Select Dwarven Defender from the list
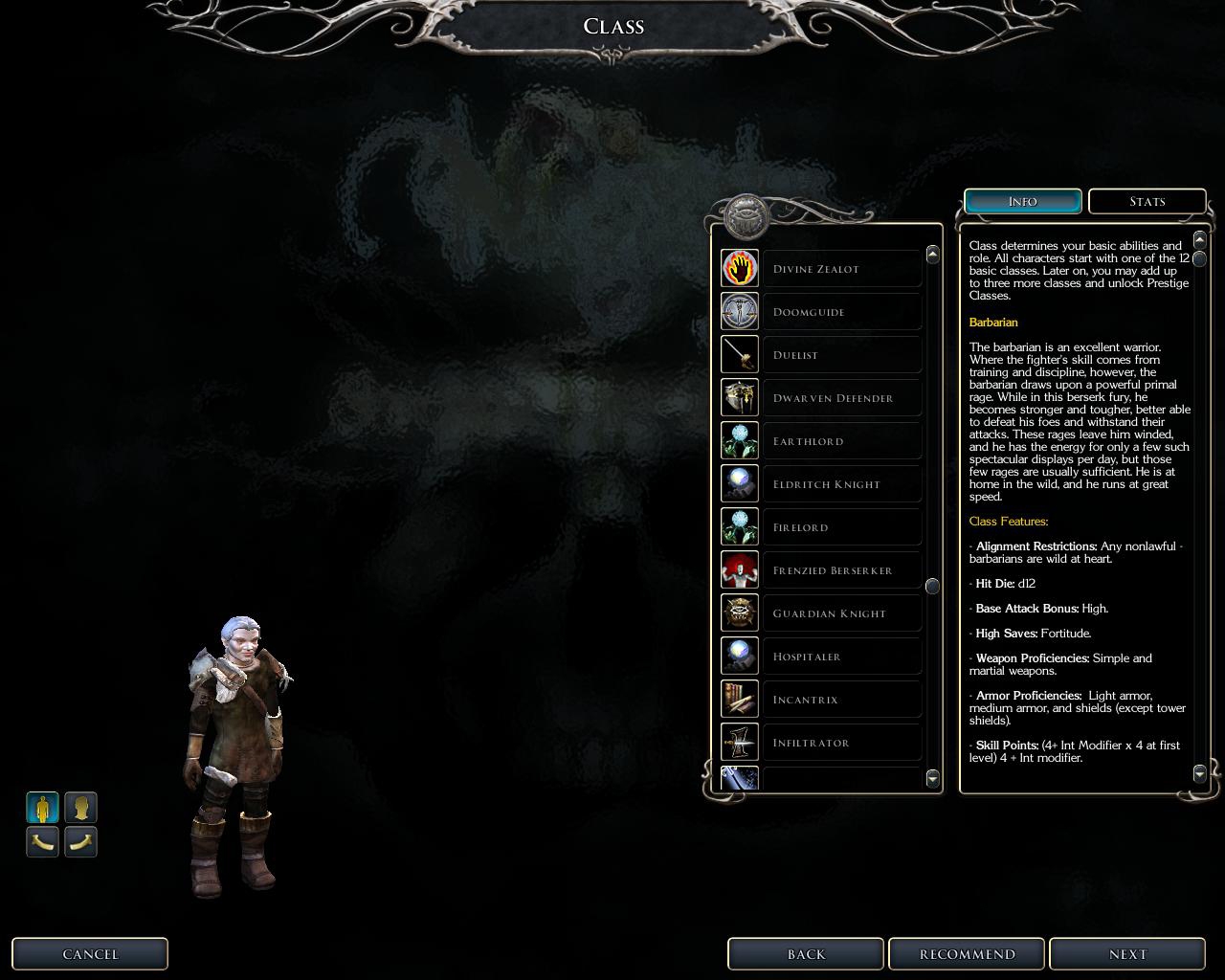 point(841,398)
